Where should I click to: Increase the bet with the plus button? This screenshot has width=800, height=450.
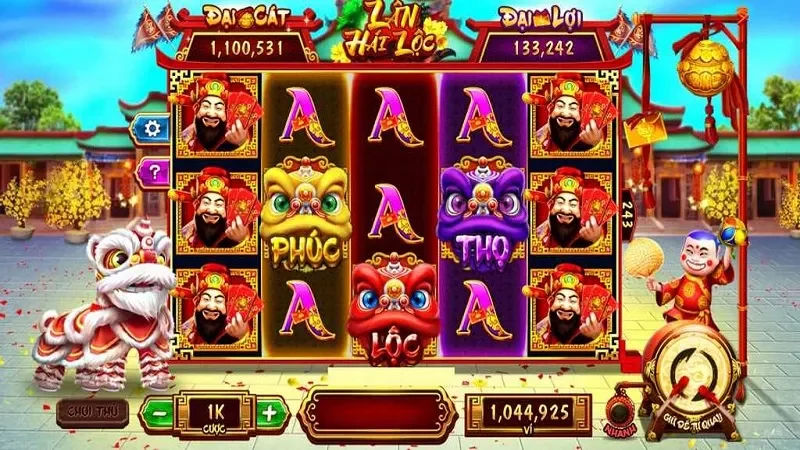click(268, 412)
